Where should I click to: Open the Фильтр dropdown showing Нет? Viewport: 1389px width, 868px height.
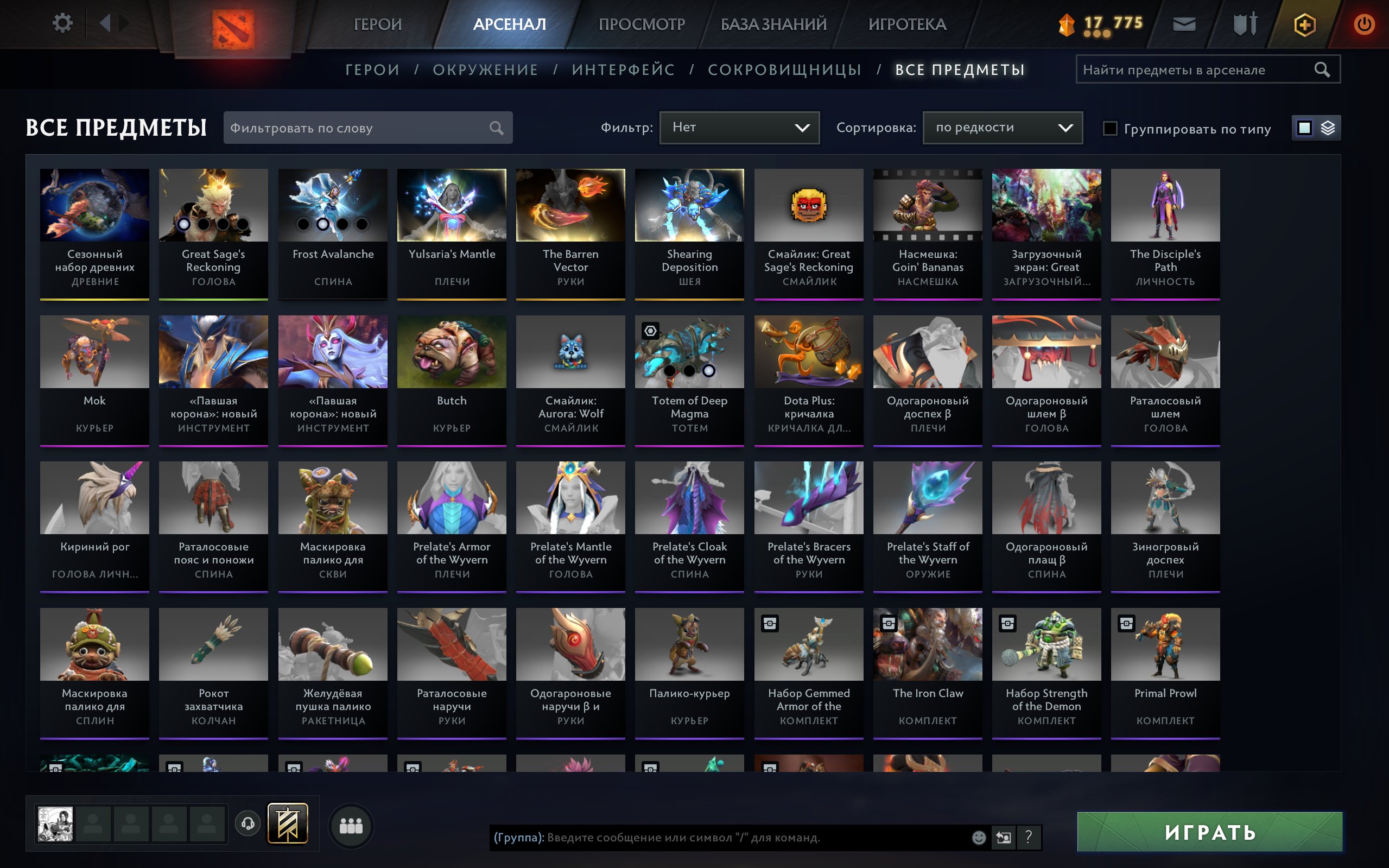click(x=739, y=128)
